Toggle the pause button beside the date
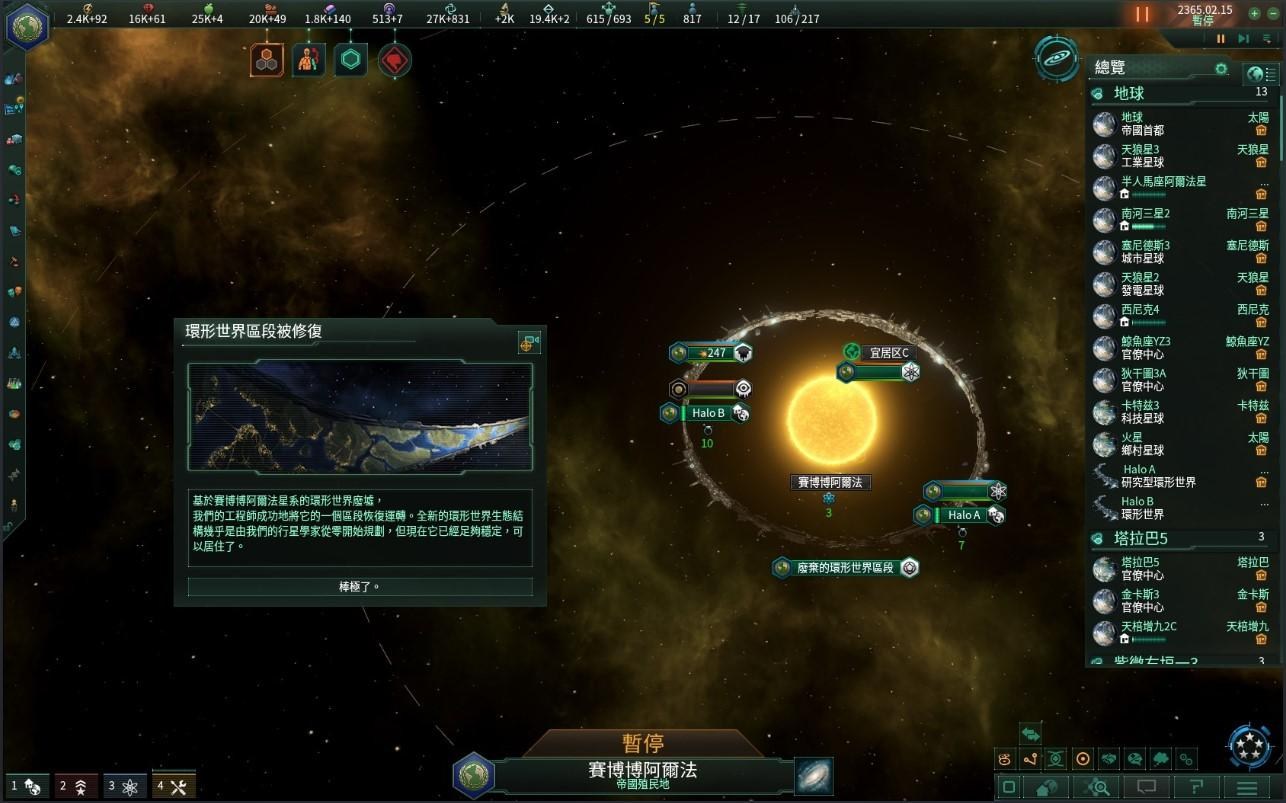 (x=1142, y=15)
